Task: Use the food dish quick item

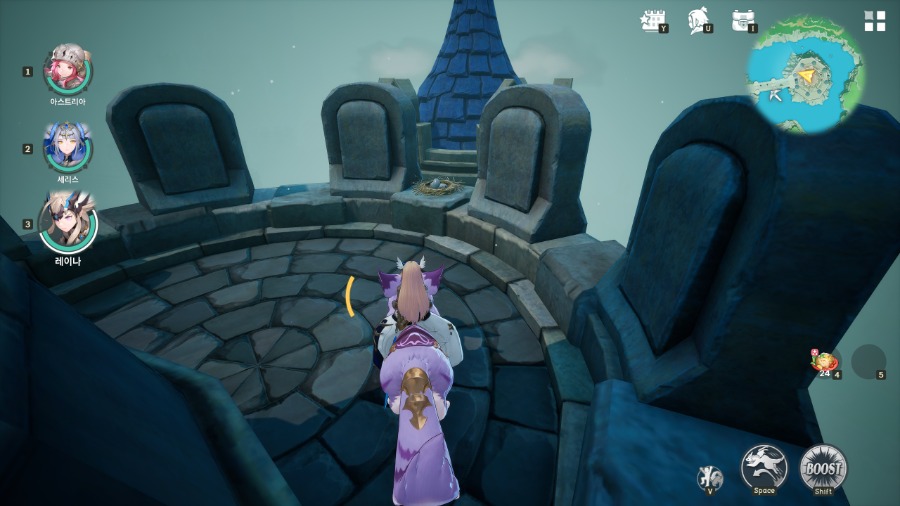Action: click(826, 362)
